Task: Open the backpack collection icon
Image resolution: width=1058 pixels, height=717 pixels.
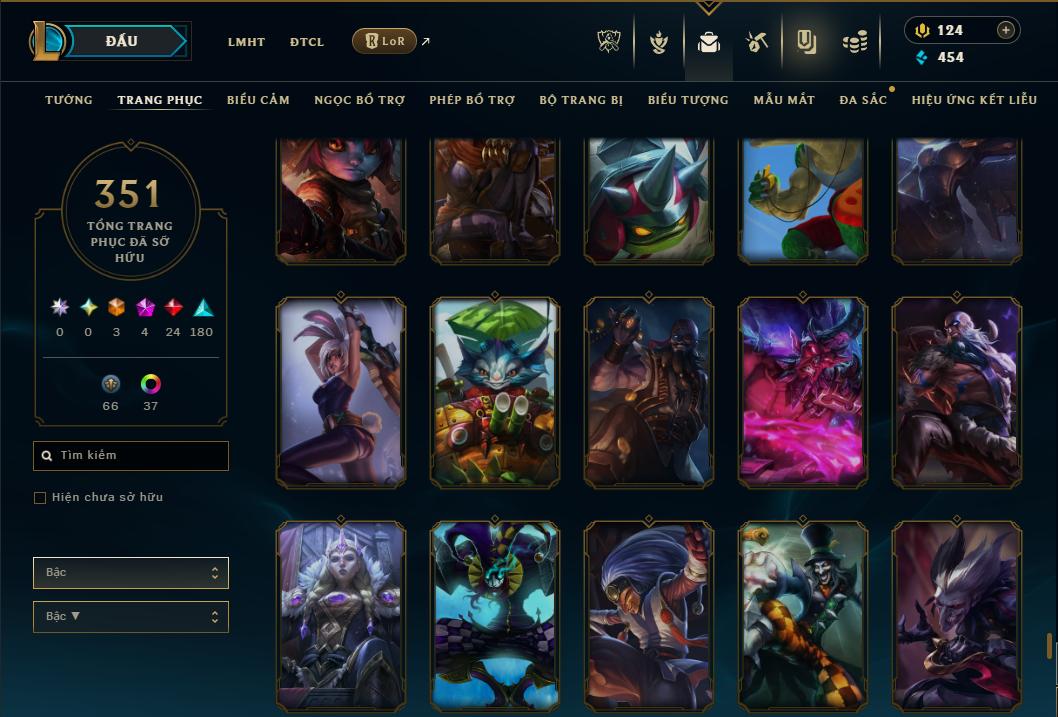Action: 709,42
